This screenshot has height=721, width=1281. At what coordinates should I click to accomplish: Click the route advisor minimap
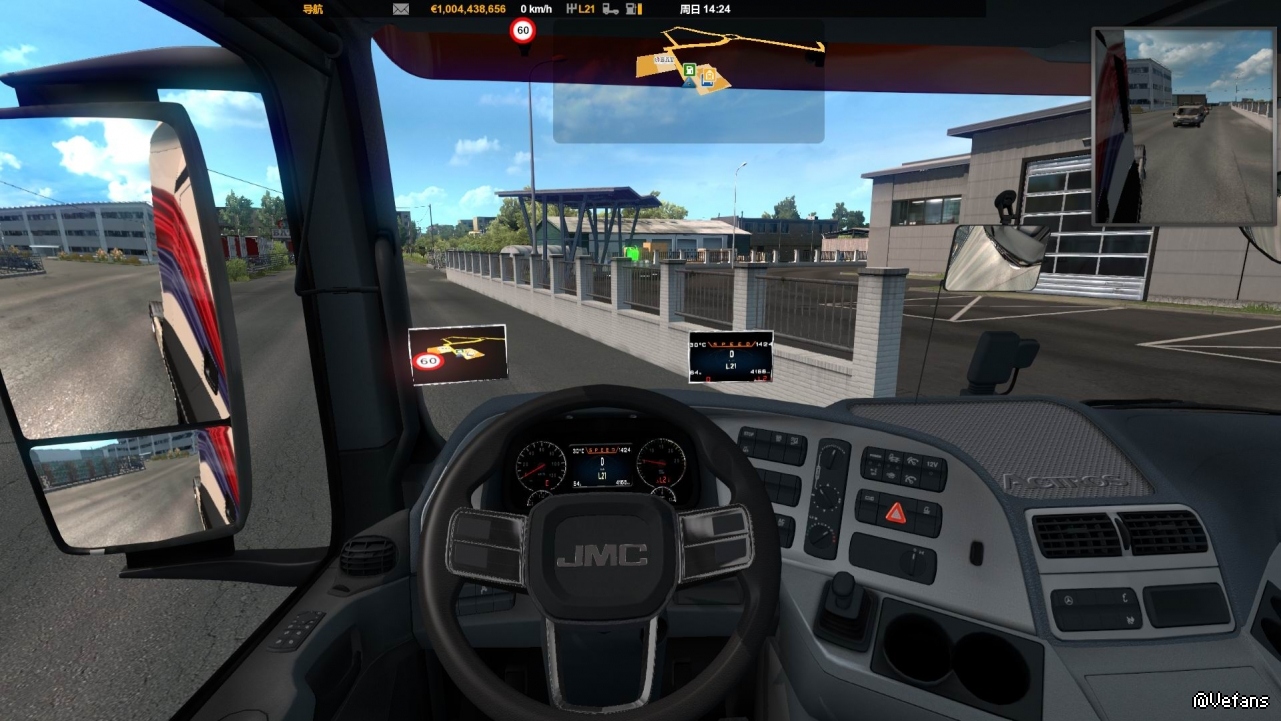[x=688, y=80]
